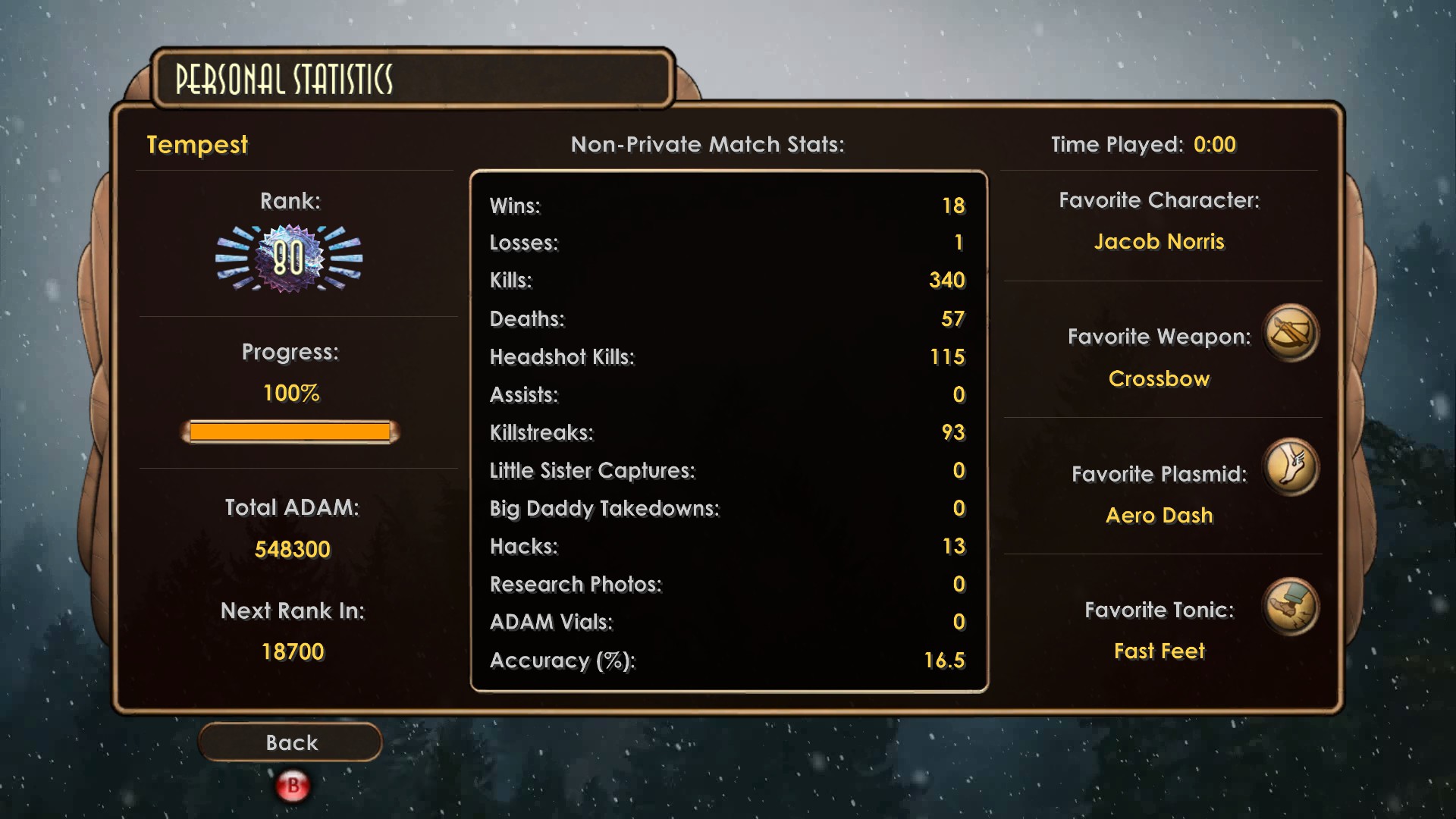Click the Favorite Character Jacob Norris portrait area

1160,242
